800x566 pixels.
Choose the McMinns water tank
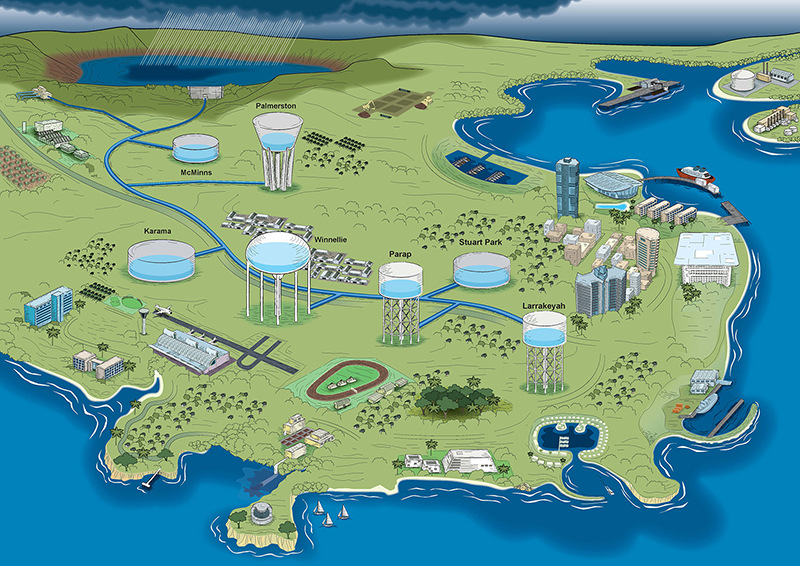tap(198, 150)
